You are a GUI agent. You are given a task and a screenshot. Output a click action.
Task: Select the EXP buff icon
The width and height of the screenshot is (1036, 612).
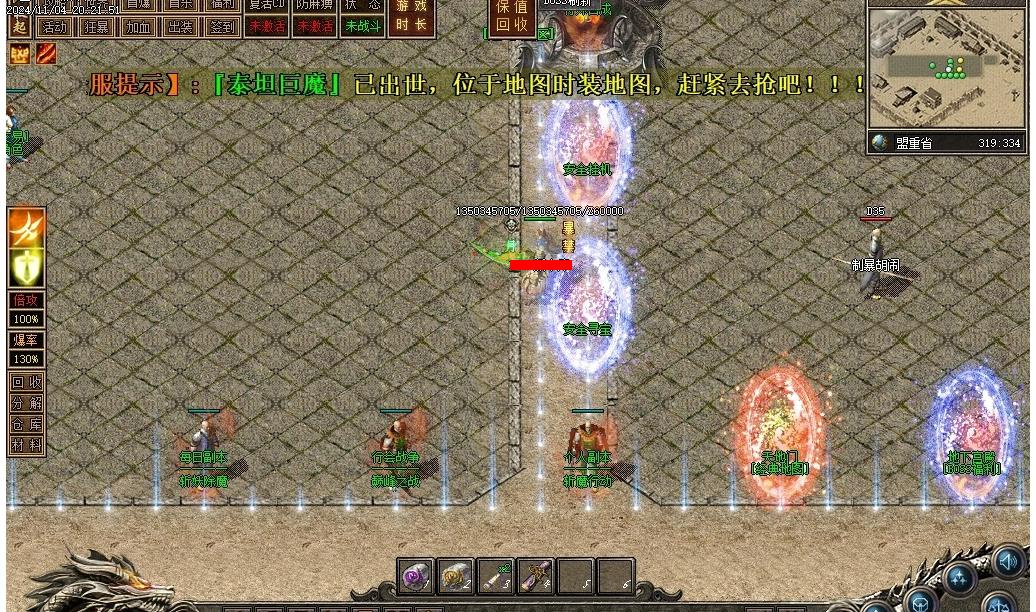[x=19, y=53]
